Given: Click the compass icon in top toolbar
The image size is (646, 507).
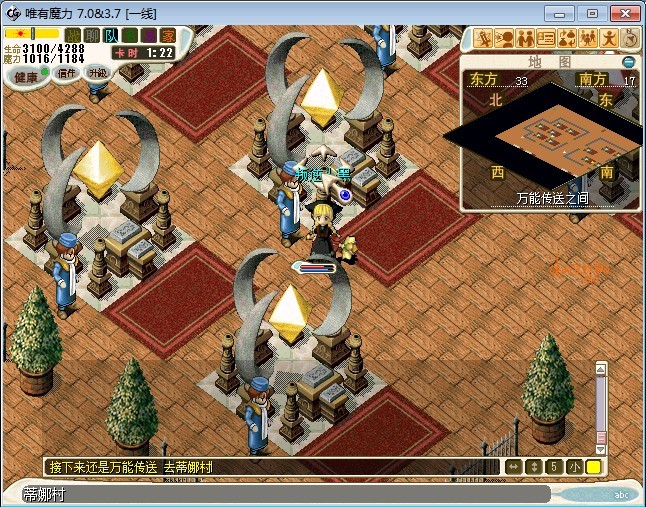Looking at the screenshot, I should [631, 38].
